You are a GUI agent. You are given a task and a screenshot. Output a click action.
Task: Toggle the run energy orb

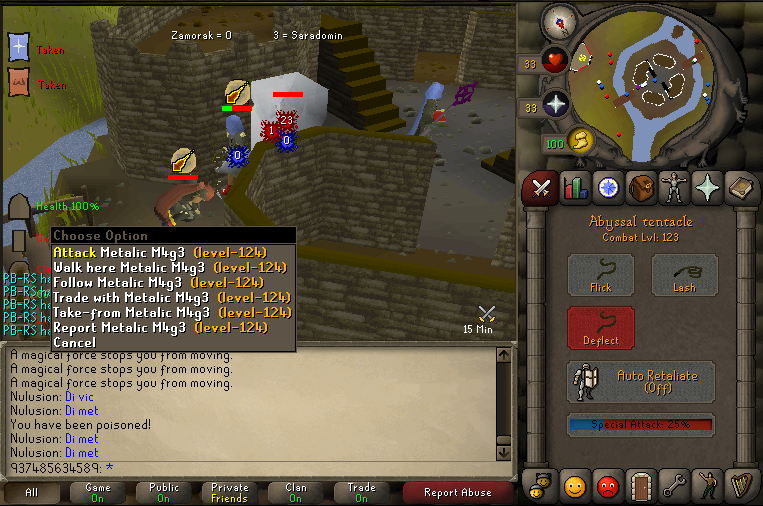(x=581, y=140)
